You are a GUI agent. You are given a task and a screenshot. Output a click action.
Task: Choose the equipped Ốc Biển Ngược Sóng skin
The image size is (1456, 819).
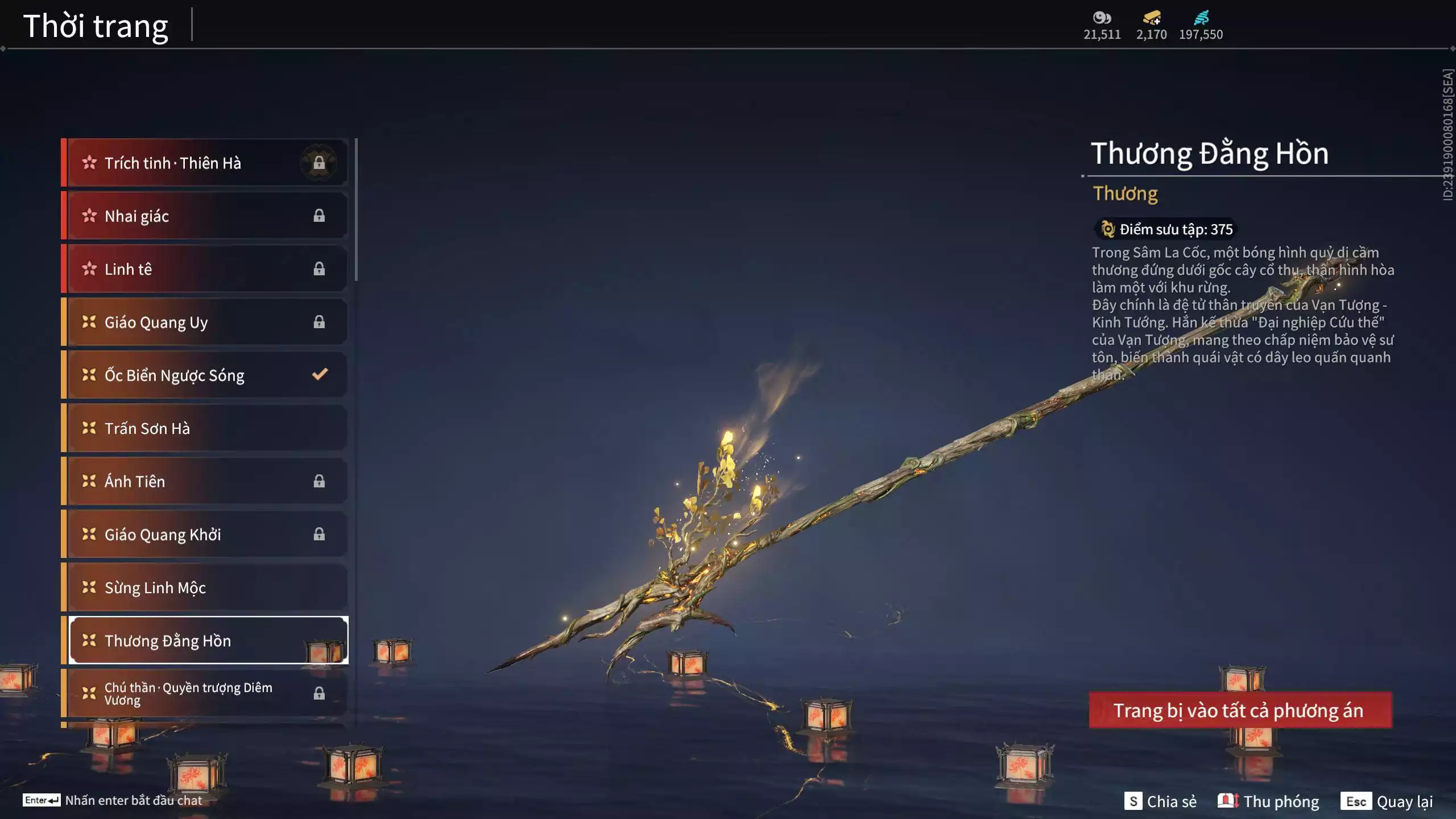pos(205,375)
